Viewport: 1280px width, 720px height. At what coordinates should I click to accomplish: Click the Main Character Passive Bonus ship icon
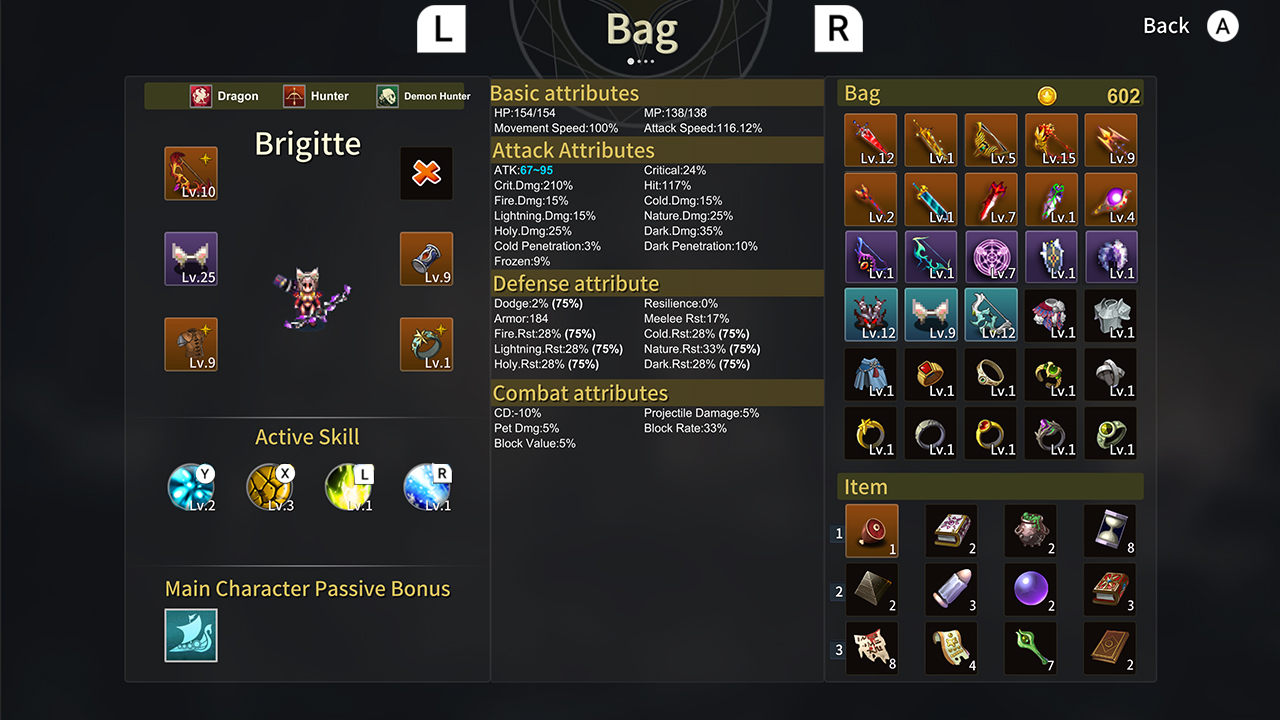coord(190,635)
